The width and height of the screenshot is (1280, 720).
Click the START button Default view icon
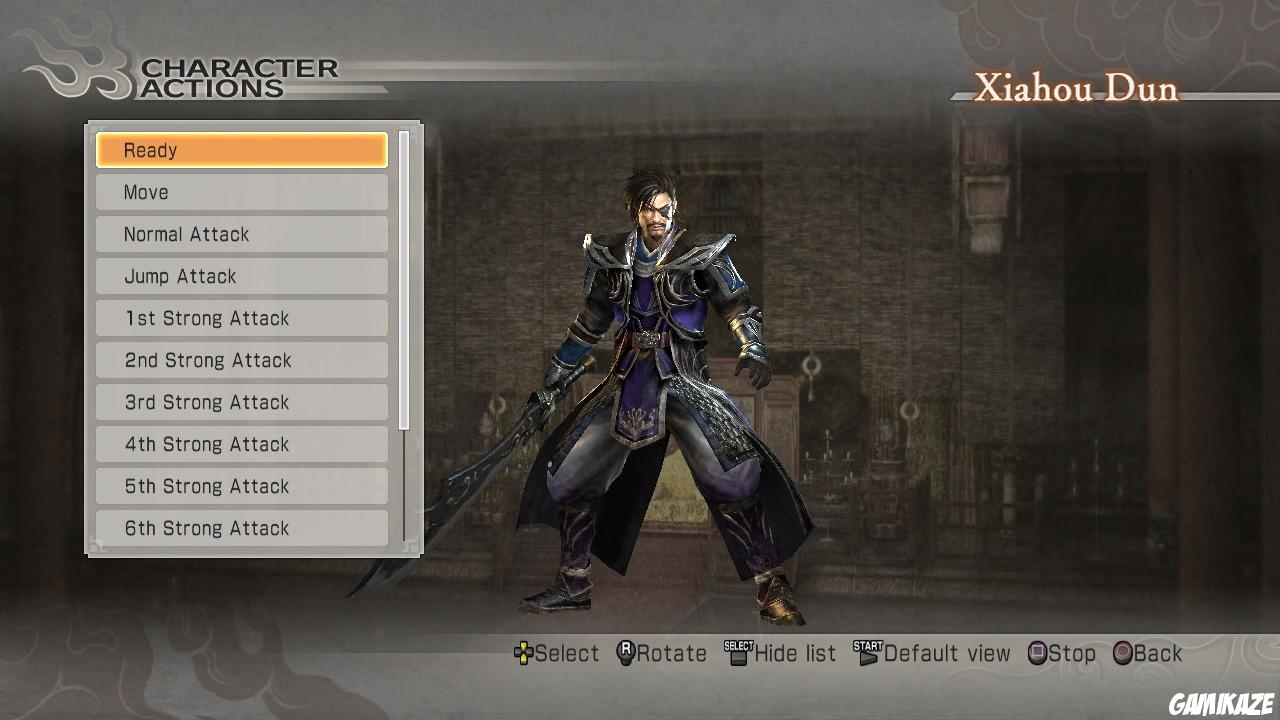coord(866,653)
